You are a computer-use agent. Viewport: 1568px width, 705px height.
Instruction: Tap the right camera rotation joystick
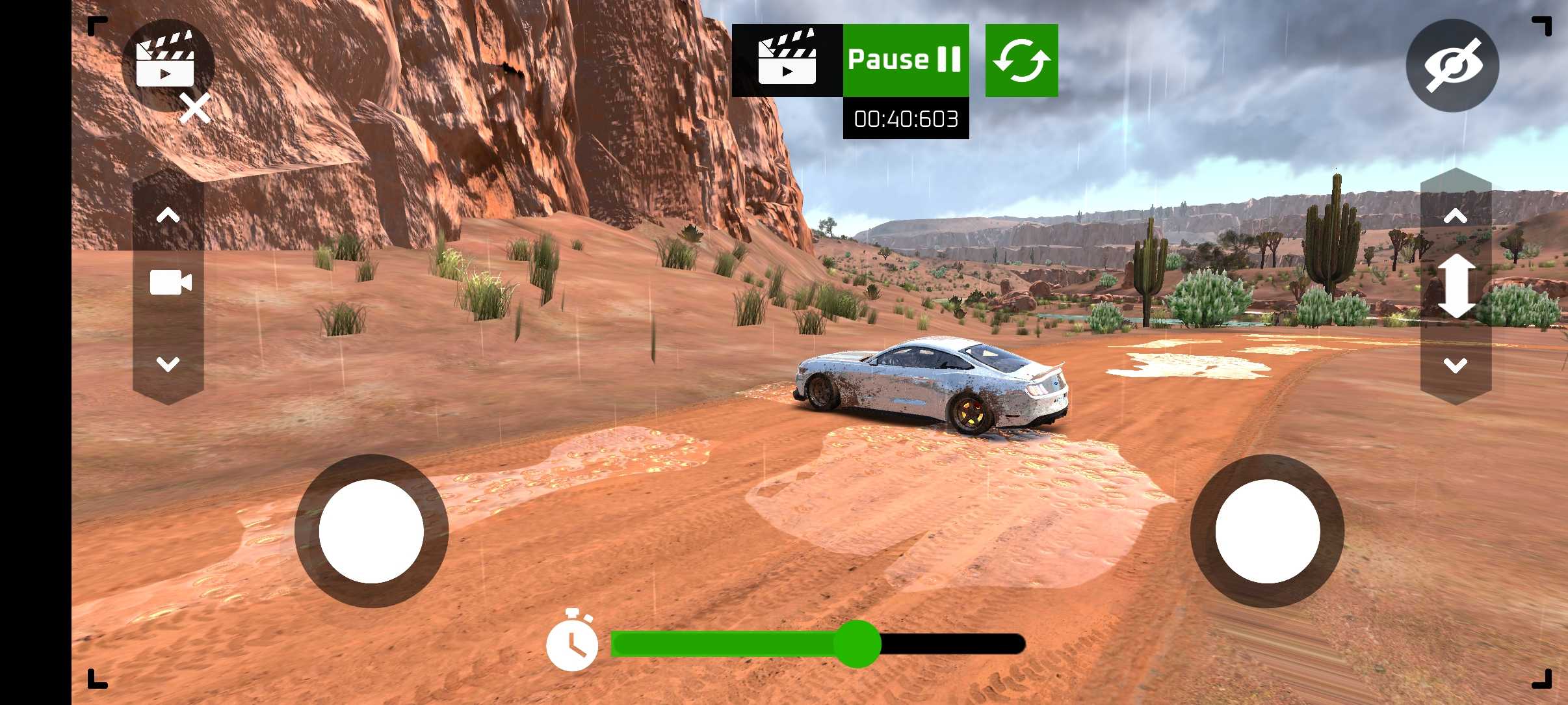click(x=1267, y=531)
